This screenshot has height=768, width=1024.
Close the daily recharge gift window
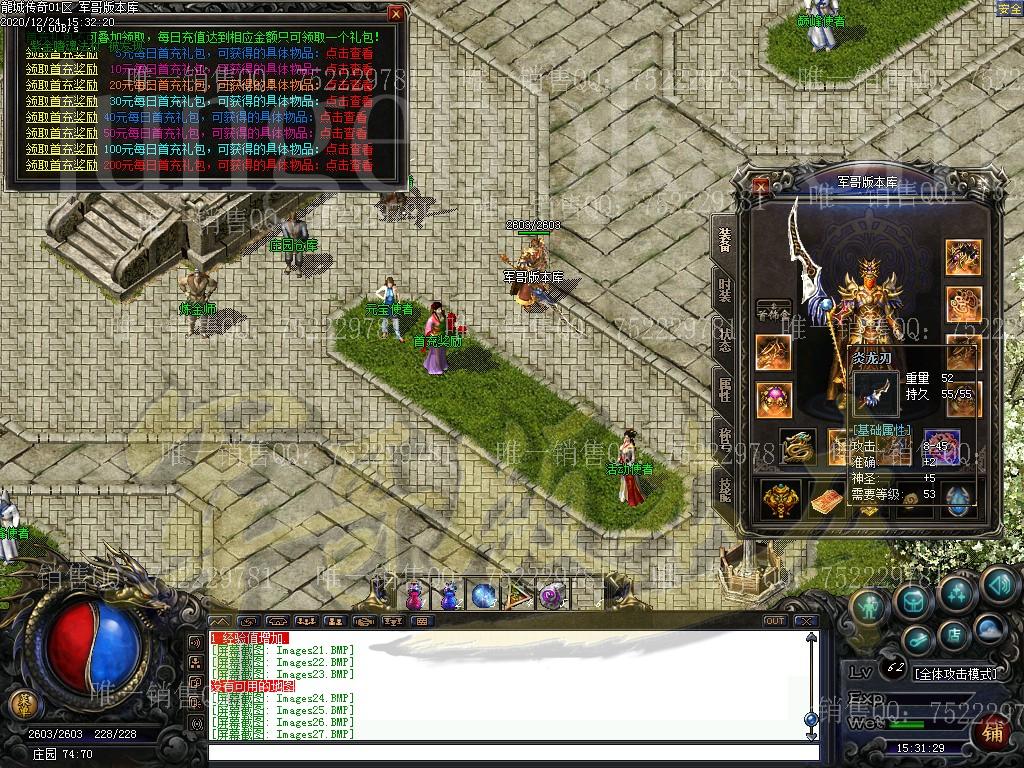[396, 14]
